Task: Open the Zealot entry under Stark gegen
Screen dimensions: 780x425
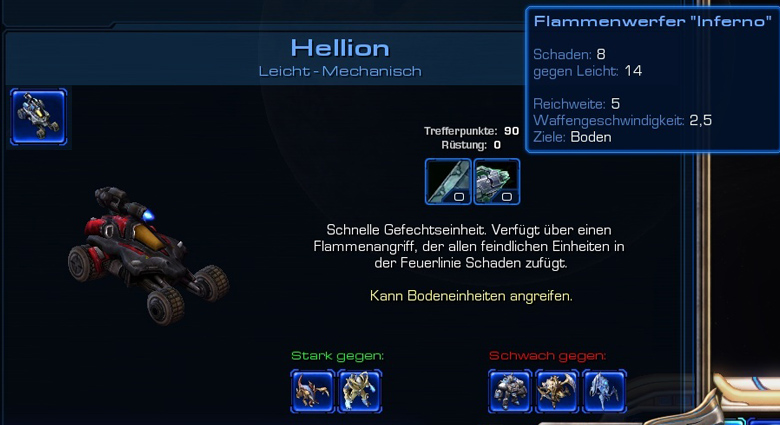Action: 359,391
